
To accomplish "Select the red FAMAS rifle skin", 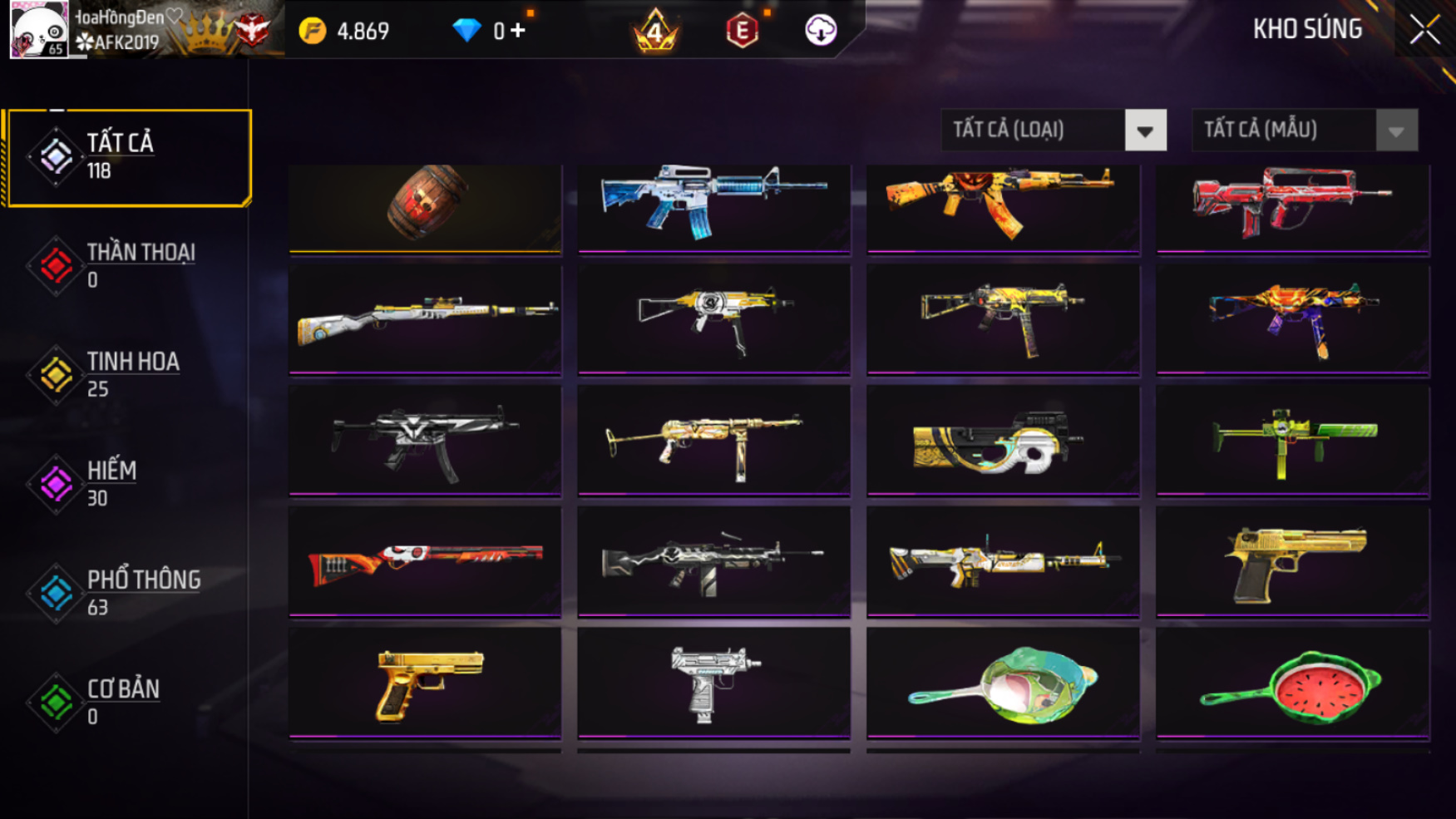I will point(1292,206).
